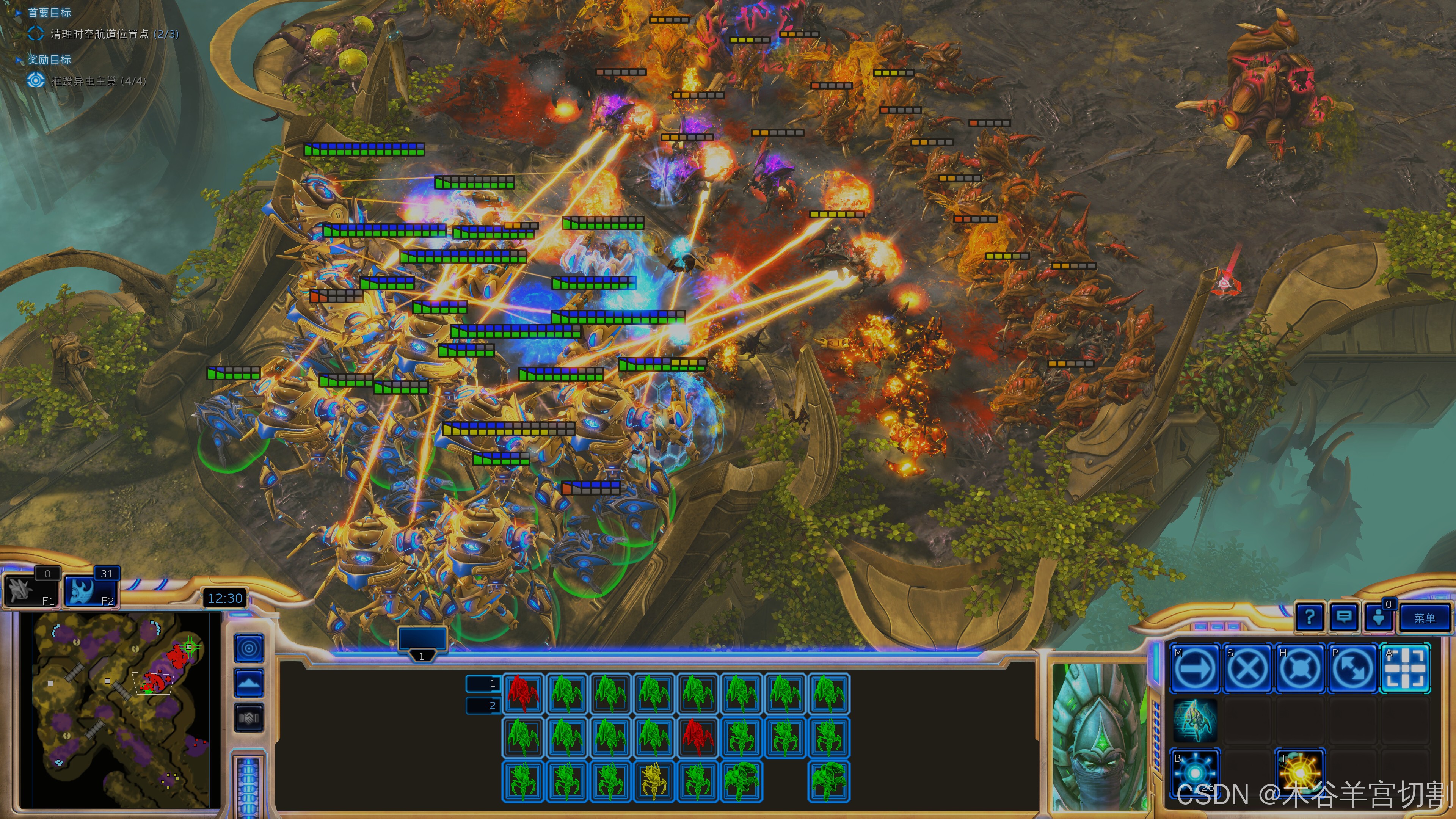Select the Attack command button
This screenshot has width=1456, height=819.
pyautogui.click(x=1405, y=668)
